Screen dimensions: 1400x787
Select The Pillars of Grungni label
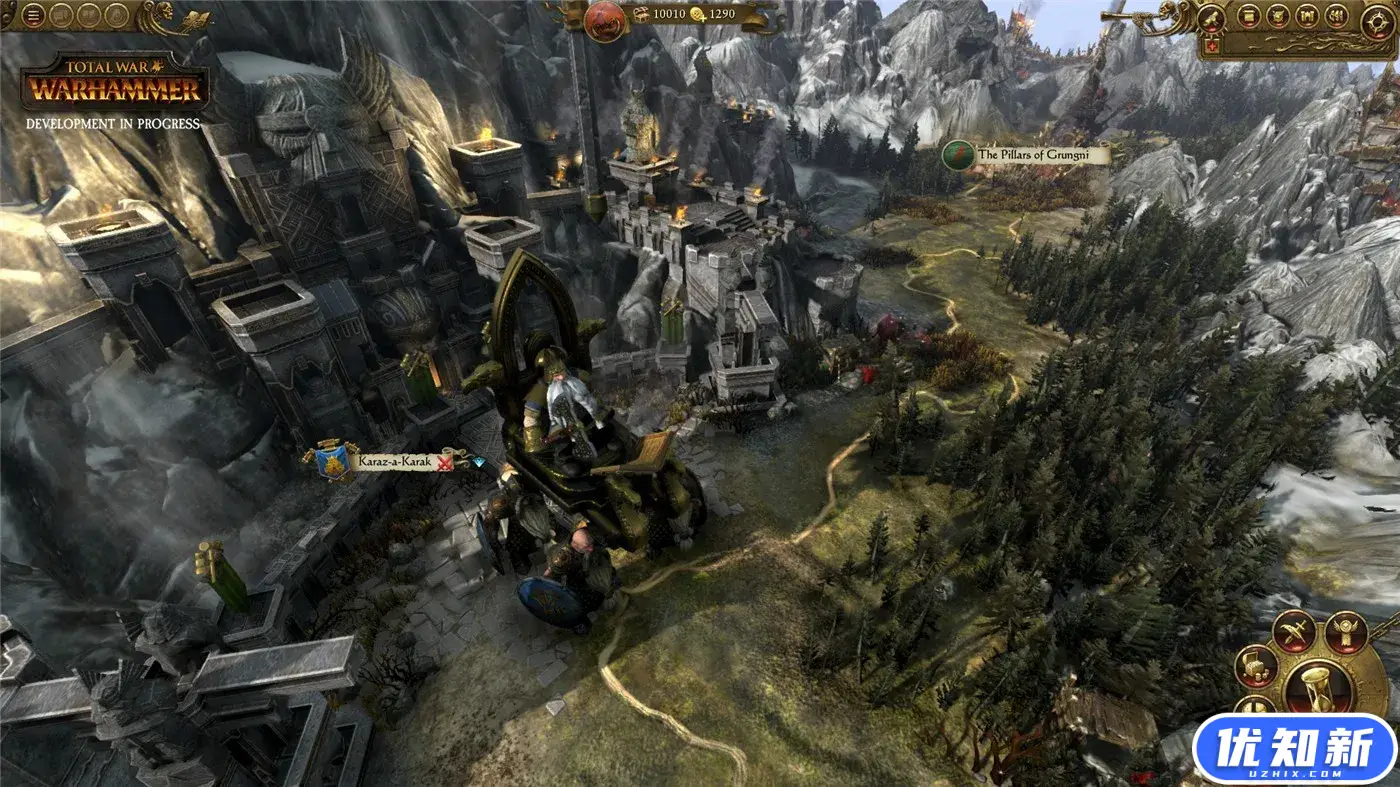(x=1041, y=155)
